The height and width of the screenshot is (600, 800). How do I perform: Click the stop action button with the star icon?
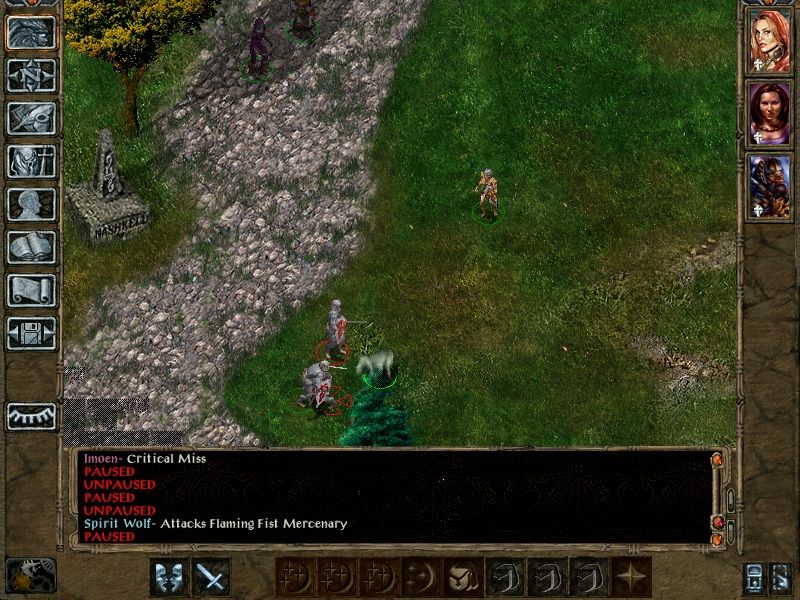632,577
